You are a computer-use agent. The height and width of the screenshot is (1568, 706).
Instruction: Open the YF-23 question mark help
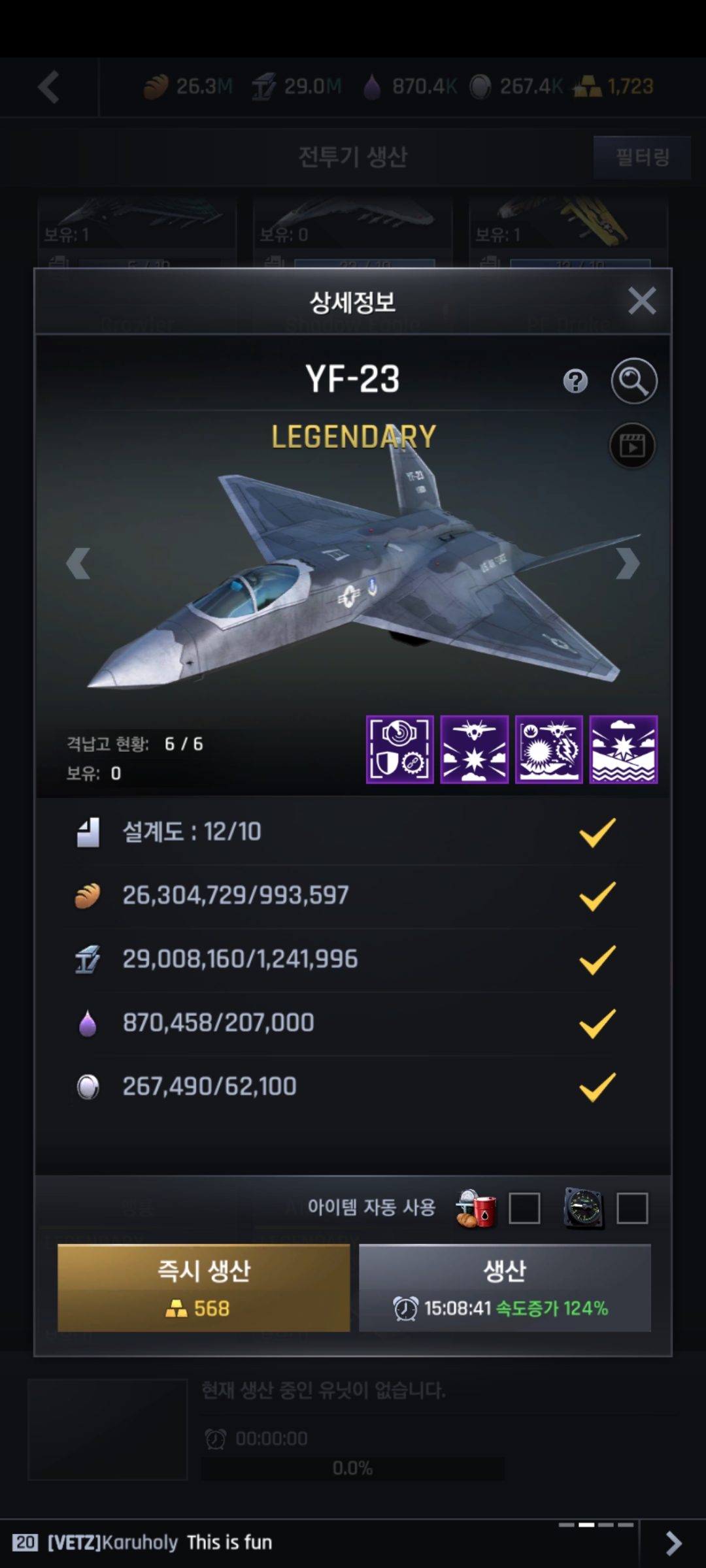pos(575,381)
